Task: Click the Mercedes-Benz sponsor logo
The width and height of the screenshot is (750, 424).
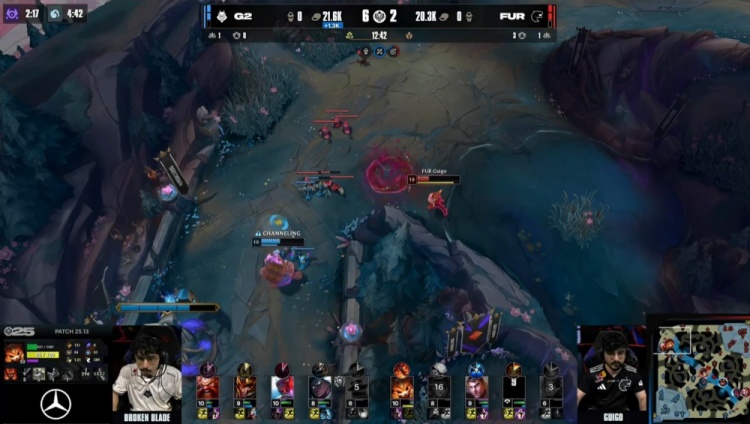Action: click(55, 405)
